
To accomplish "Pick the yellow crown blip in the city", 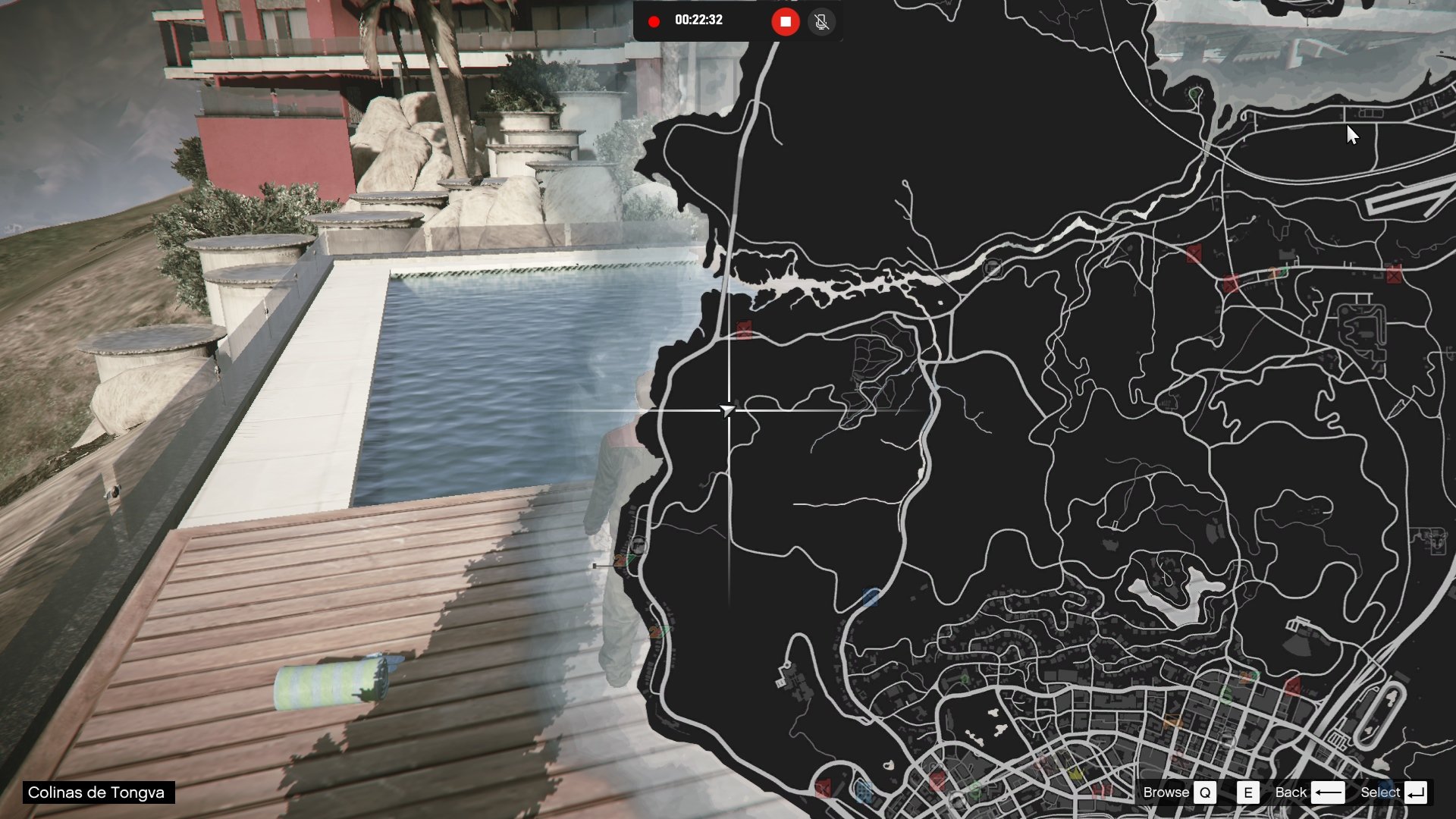I will 1075,773.
